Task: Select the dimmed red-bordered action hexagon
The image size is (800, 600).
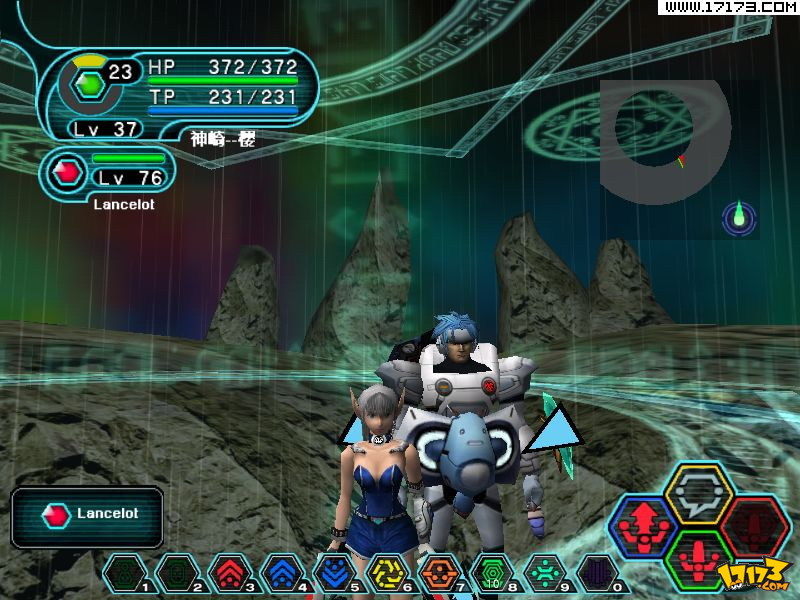Action: (754, 523)
